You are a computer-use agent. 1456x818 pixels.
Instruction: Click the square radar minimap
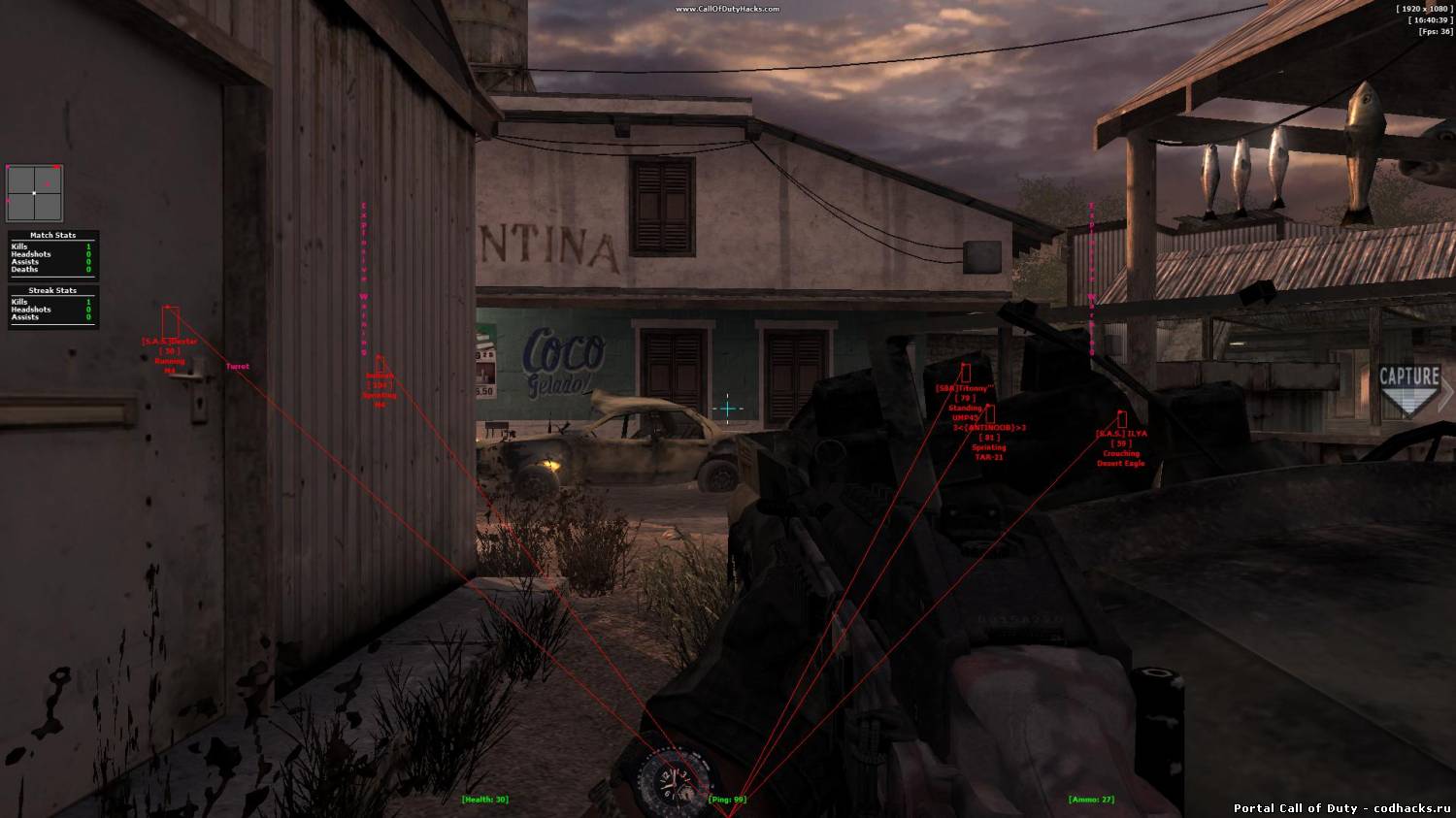click(x=34, y=193)
